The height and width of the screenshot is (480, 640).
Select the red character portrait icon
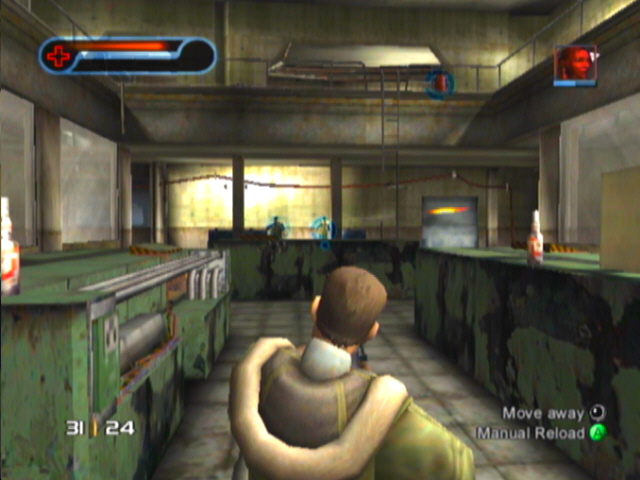(575, 63)
